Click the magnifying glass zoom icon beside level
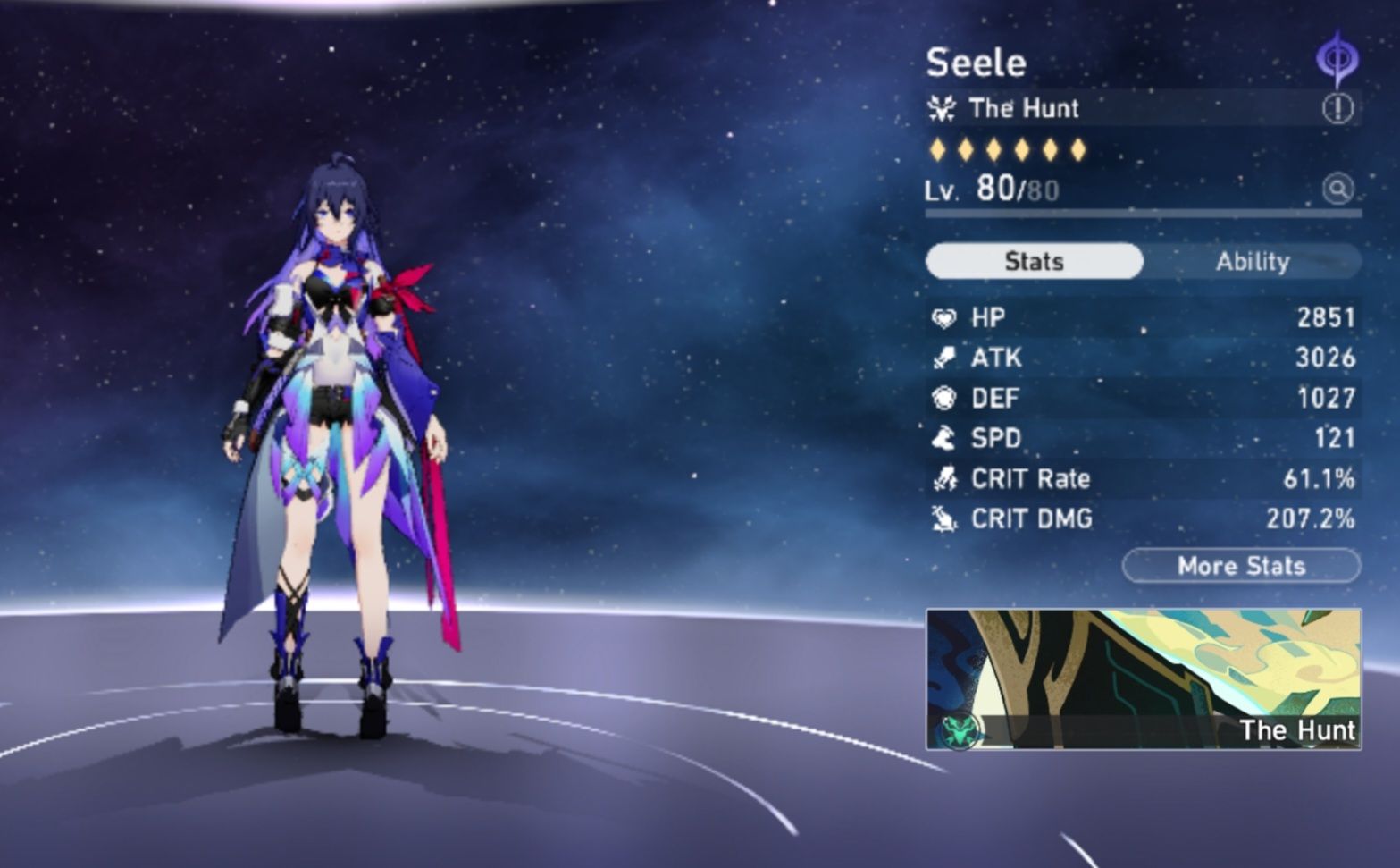The image size is (1400, 868). (x=1337, y=189)
